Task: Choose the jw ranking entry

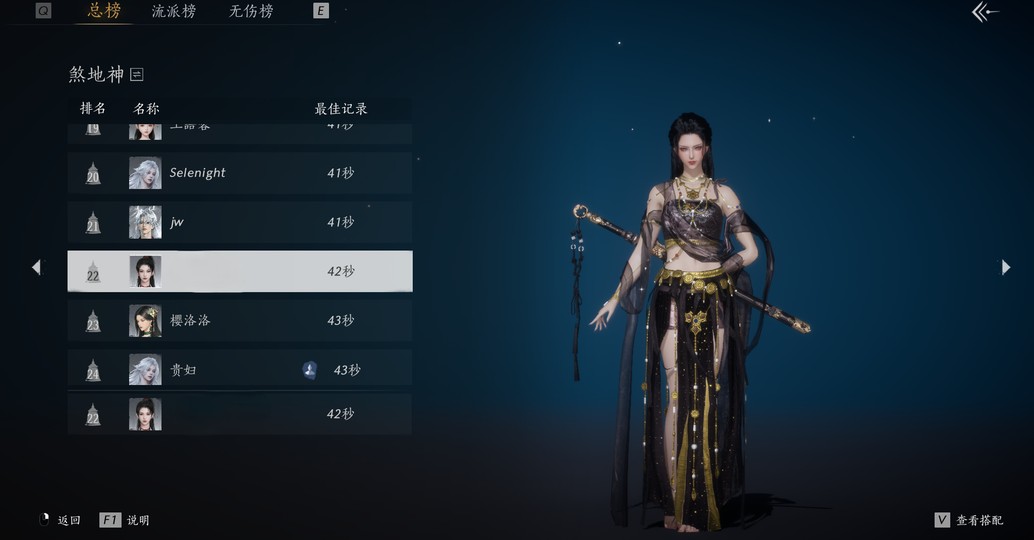Action: click(x=240, y=222)
